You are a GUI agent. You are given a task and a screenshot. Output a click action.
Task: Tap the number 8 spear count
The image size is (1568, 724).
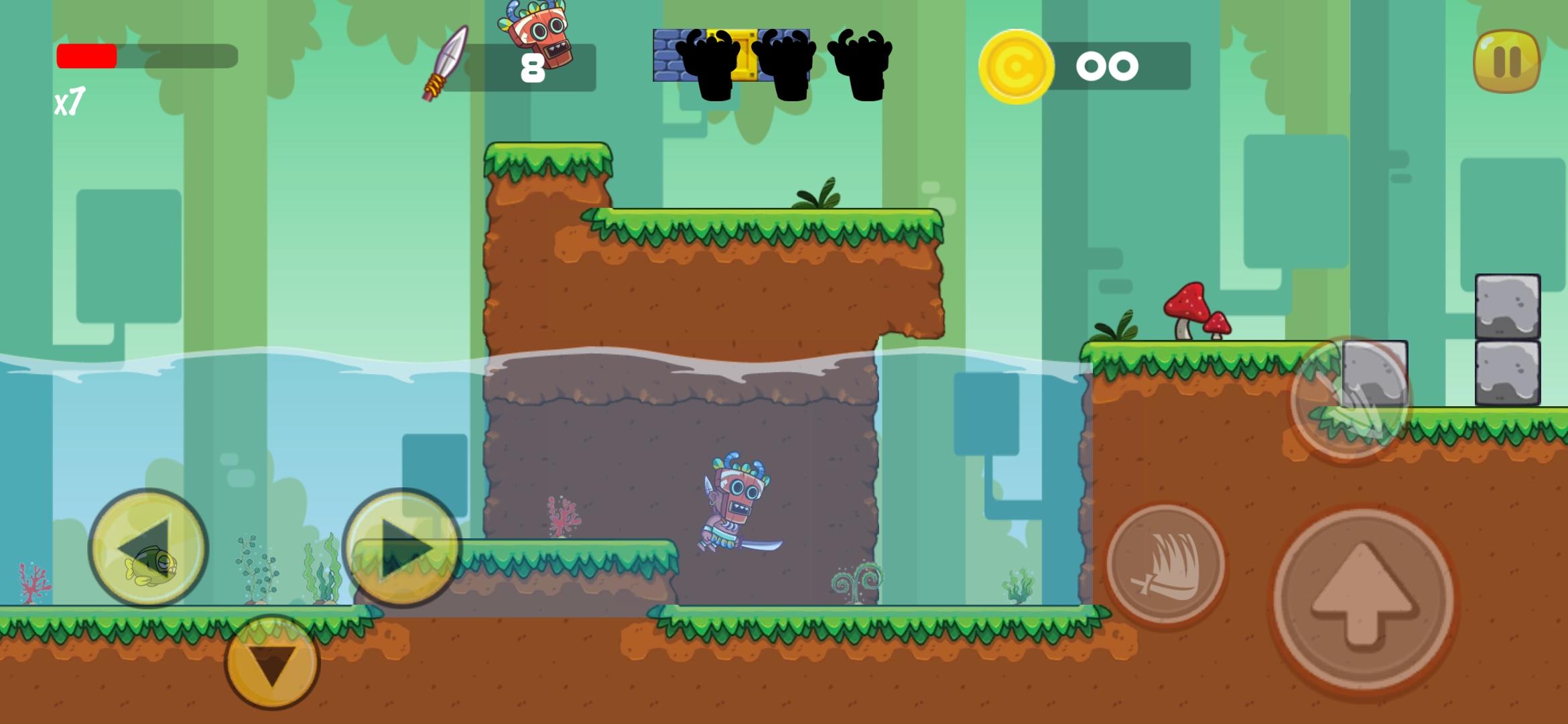pos(531,67)
